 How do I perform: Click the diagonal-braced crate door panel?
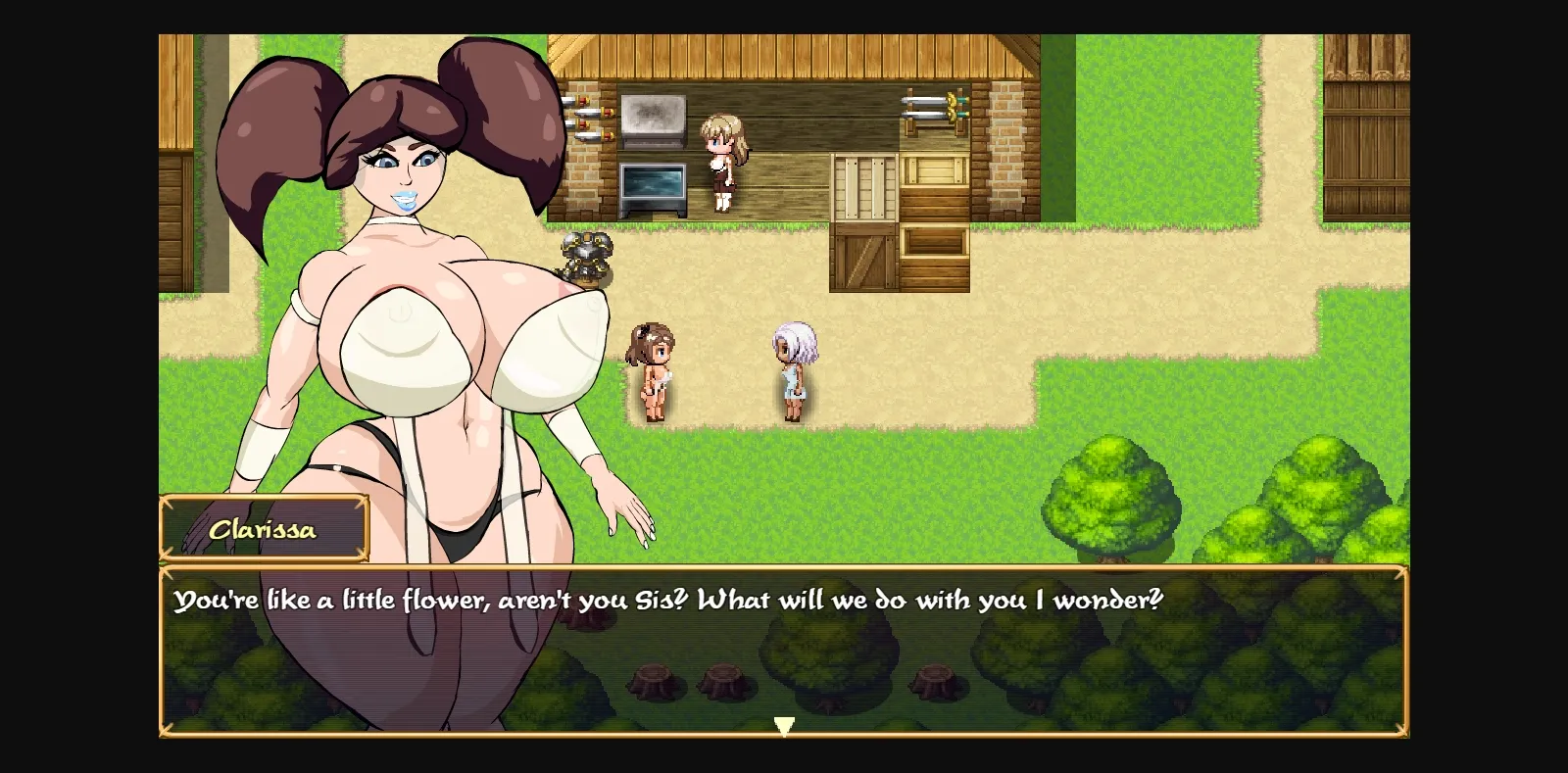[x=862, y=260]
